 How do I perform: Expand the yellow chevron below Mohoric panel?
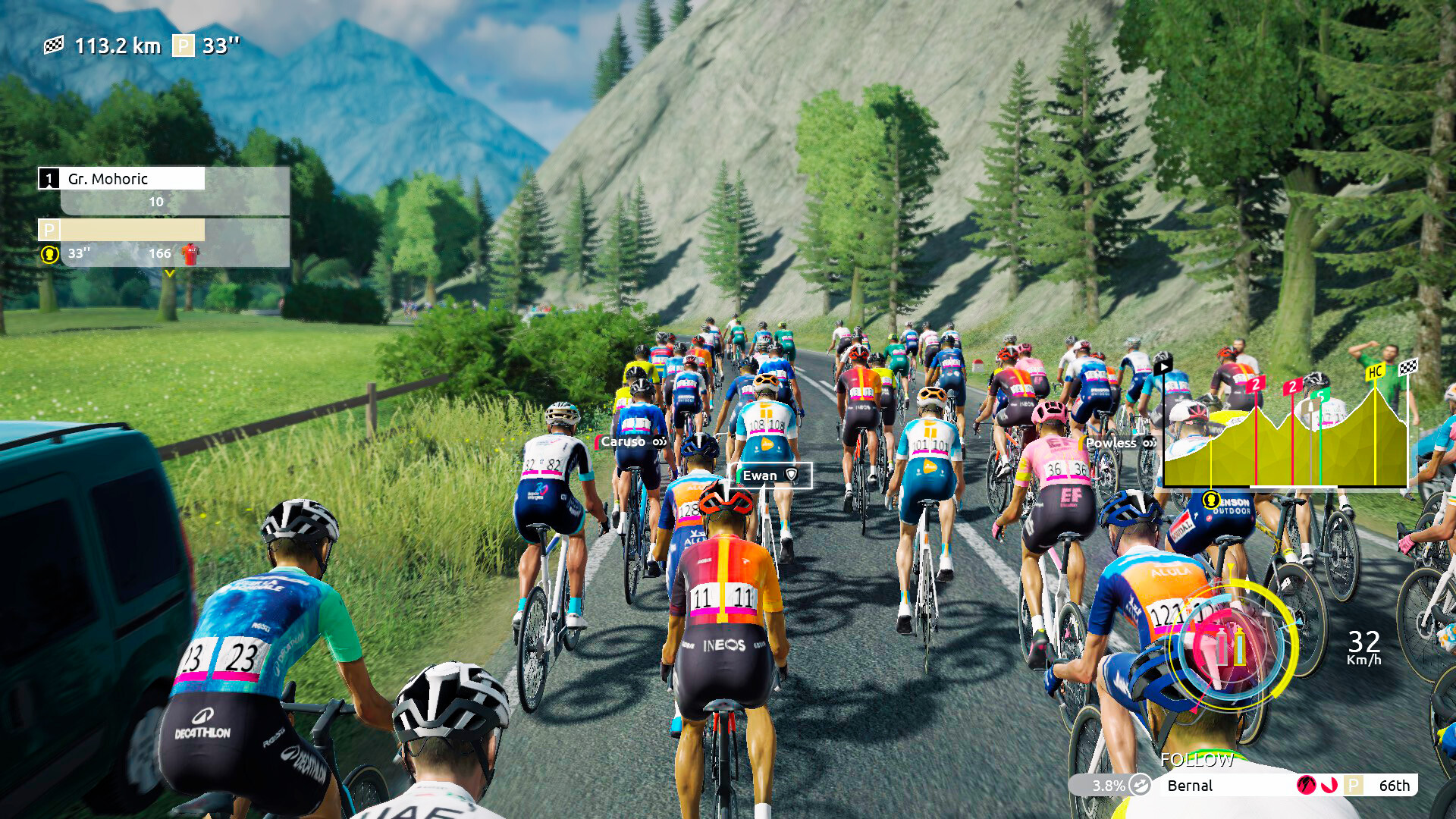point(169,273)
